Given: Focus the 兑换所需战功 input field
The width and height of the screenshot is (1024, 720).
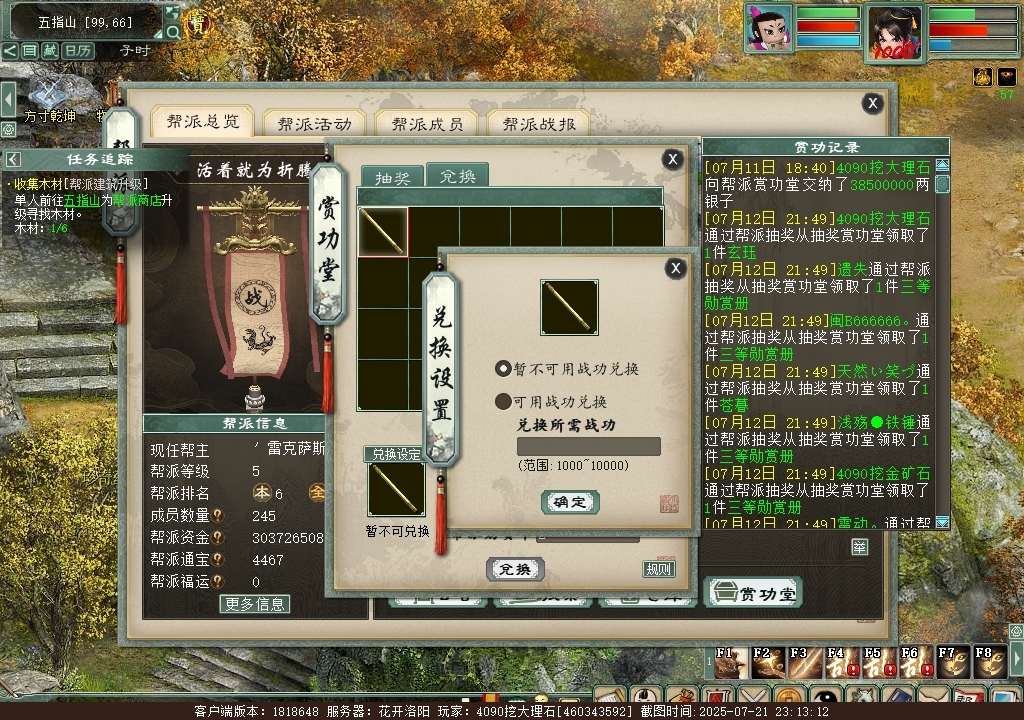Looking at the screenshot, I should click(x=588, y=447).
